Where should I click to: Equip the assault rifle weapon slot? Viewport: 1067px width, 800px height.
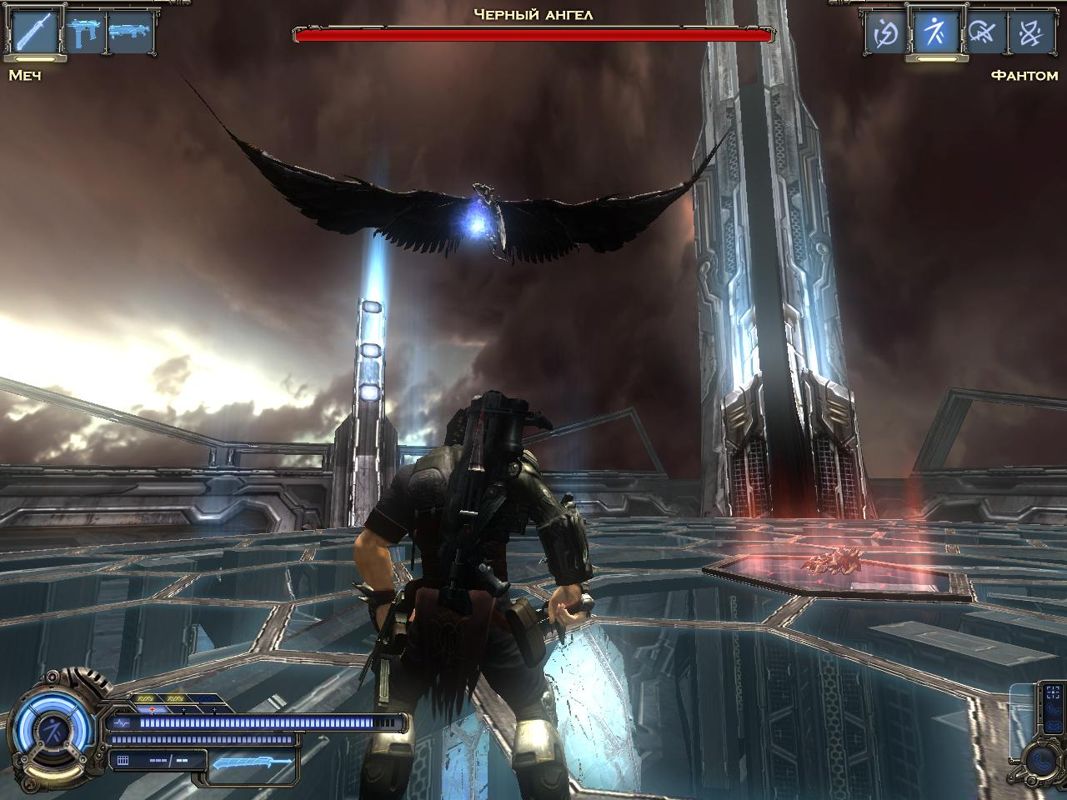[130, 32]
